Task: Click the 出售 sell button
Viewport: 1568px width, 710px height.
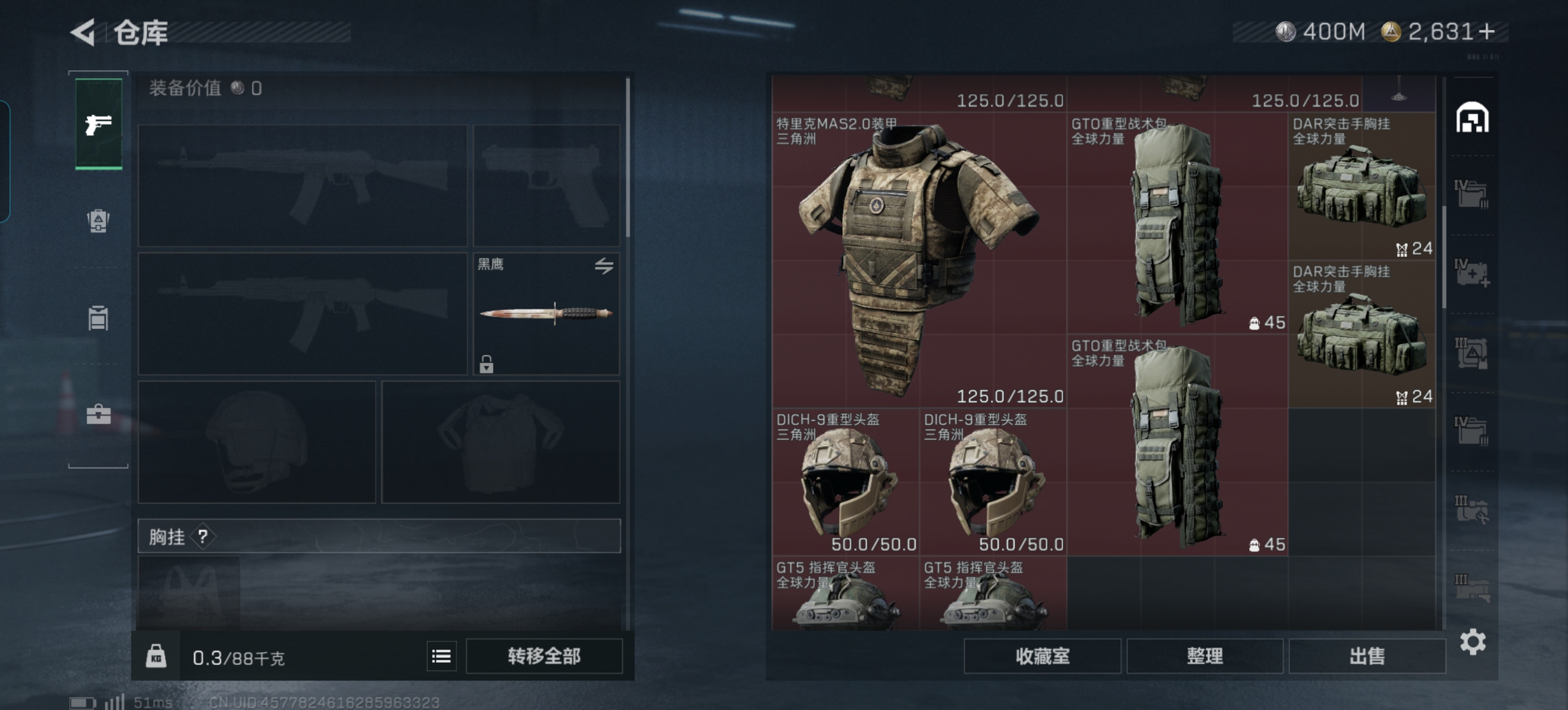Action: [1366, 656]
